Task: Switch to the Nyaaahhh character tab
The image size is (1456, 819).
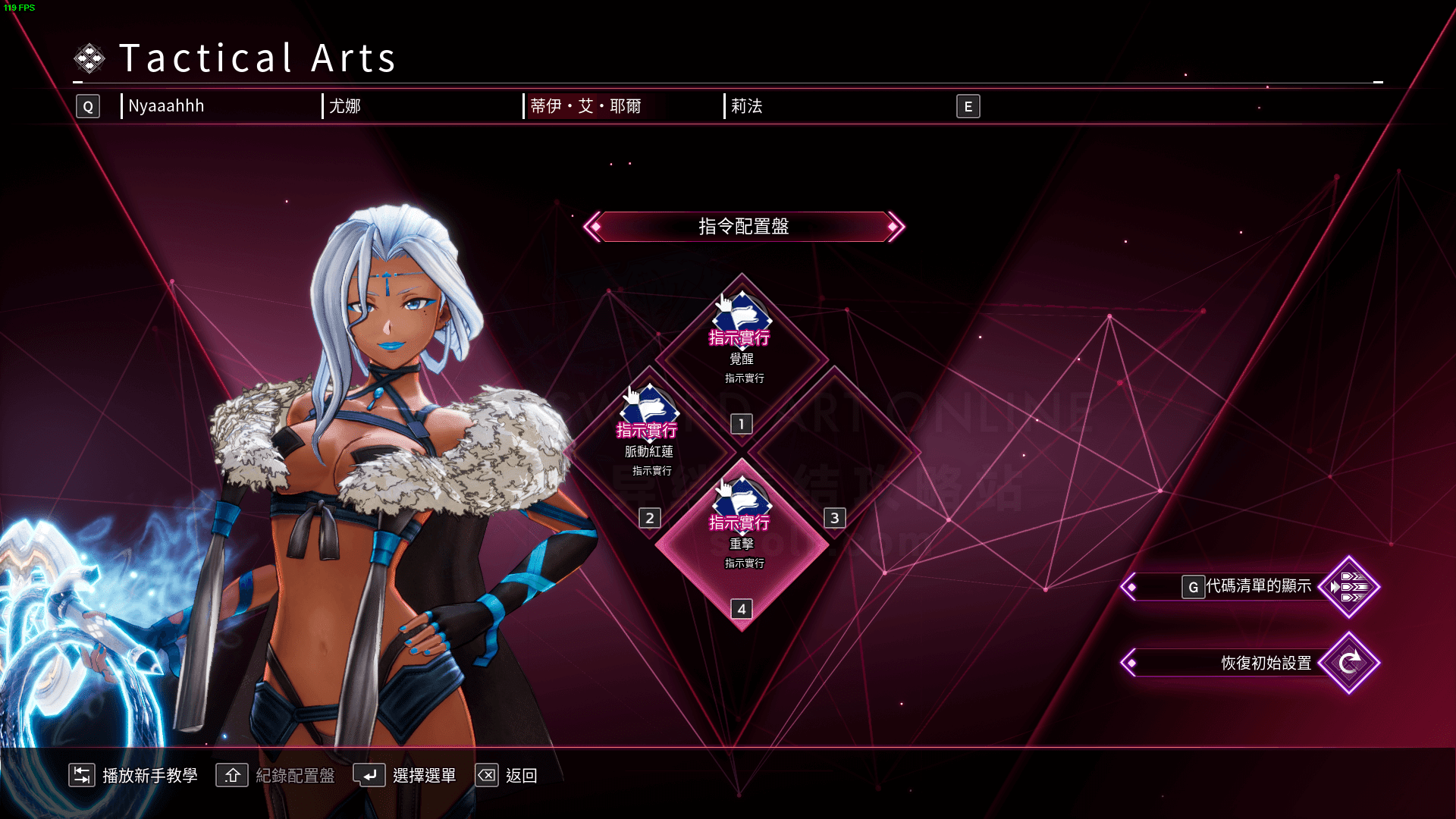Action: (167, 106)
